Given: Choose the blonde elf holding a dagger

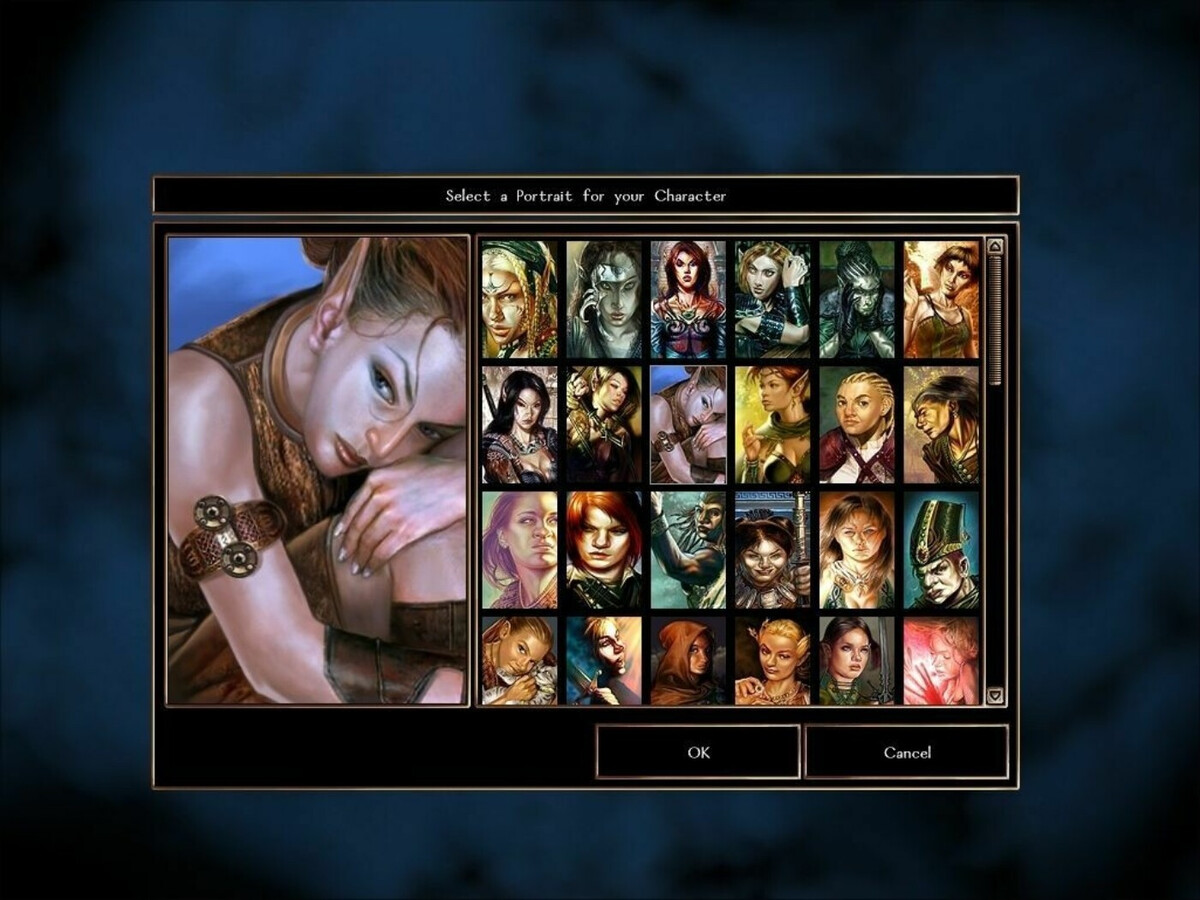Looking at the screenshot, I should 604,661.
